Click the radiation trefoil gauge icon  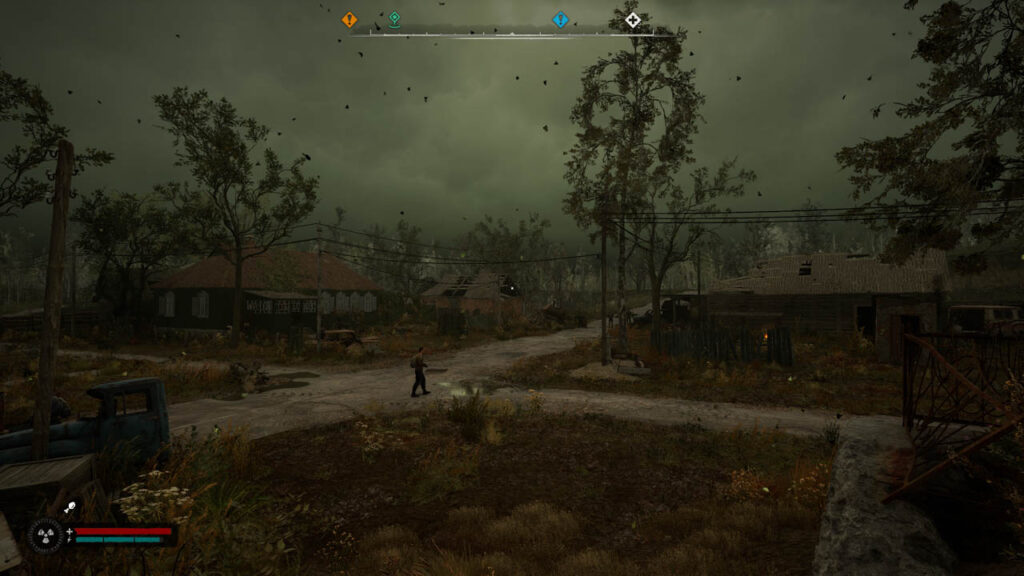coord(44,535)
